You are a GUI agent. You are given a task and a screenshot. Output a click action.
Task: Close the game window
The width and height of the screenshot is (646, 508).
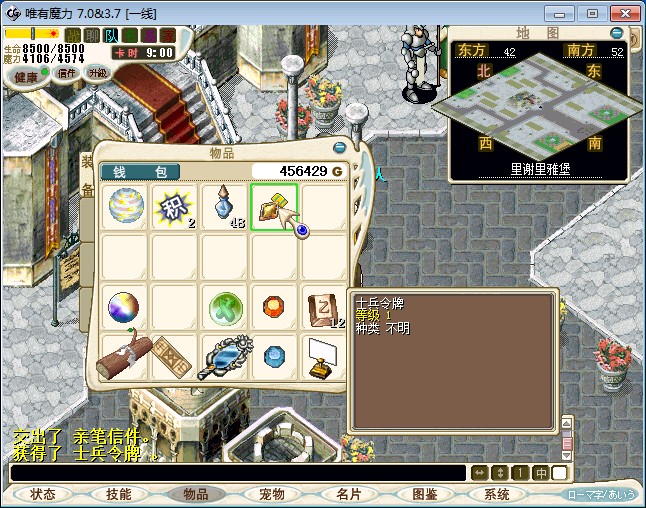[x=622, y=13]
